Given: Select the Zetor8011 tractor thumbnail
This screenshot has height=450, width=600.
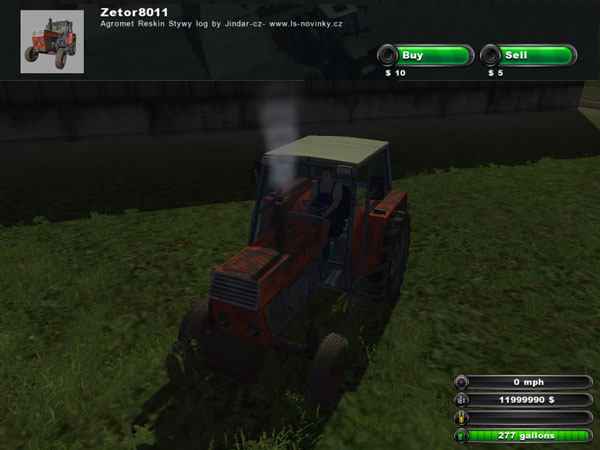Looking at the screenshot, I should 52,41.
